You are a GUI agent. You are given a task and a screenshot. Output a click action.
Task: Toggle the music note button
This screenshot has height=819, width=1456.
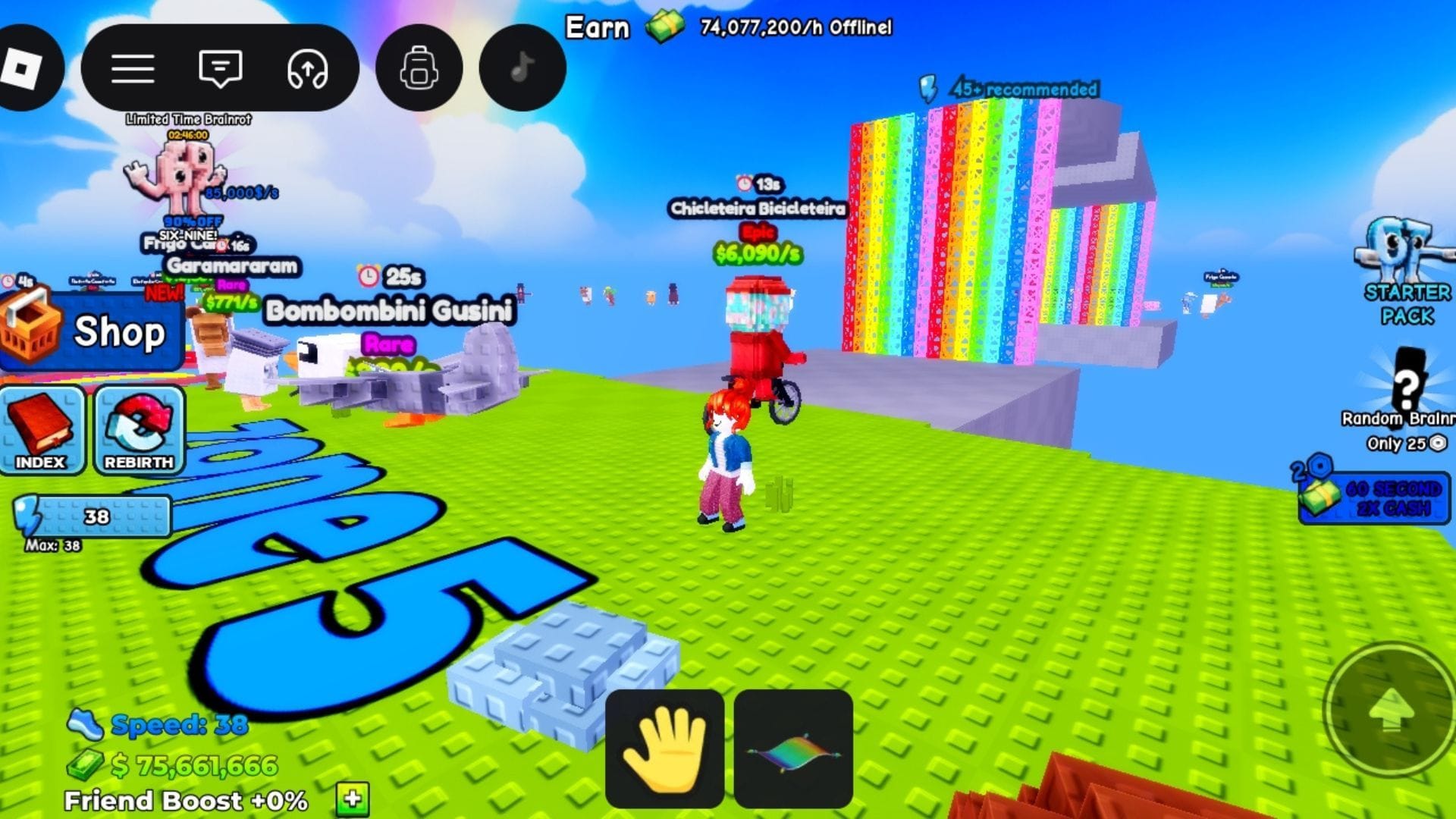click(x=522, y=68)
